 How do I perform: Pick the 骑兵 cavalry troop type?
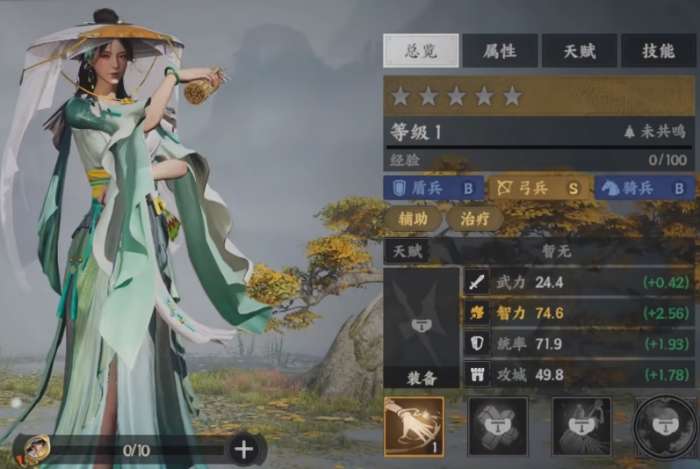(644, 187)
